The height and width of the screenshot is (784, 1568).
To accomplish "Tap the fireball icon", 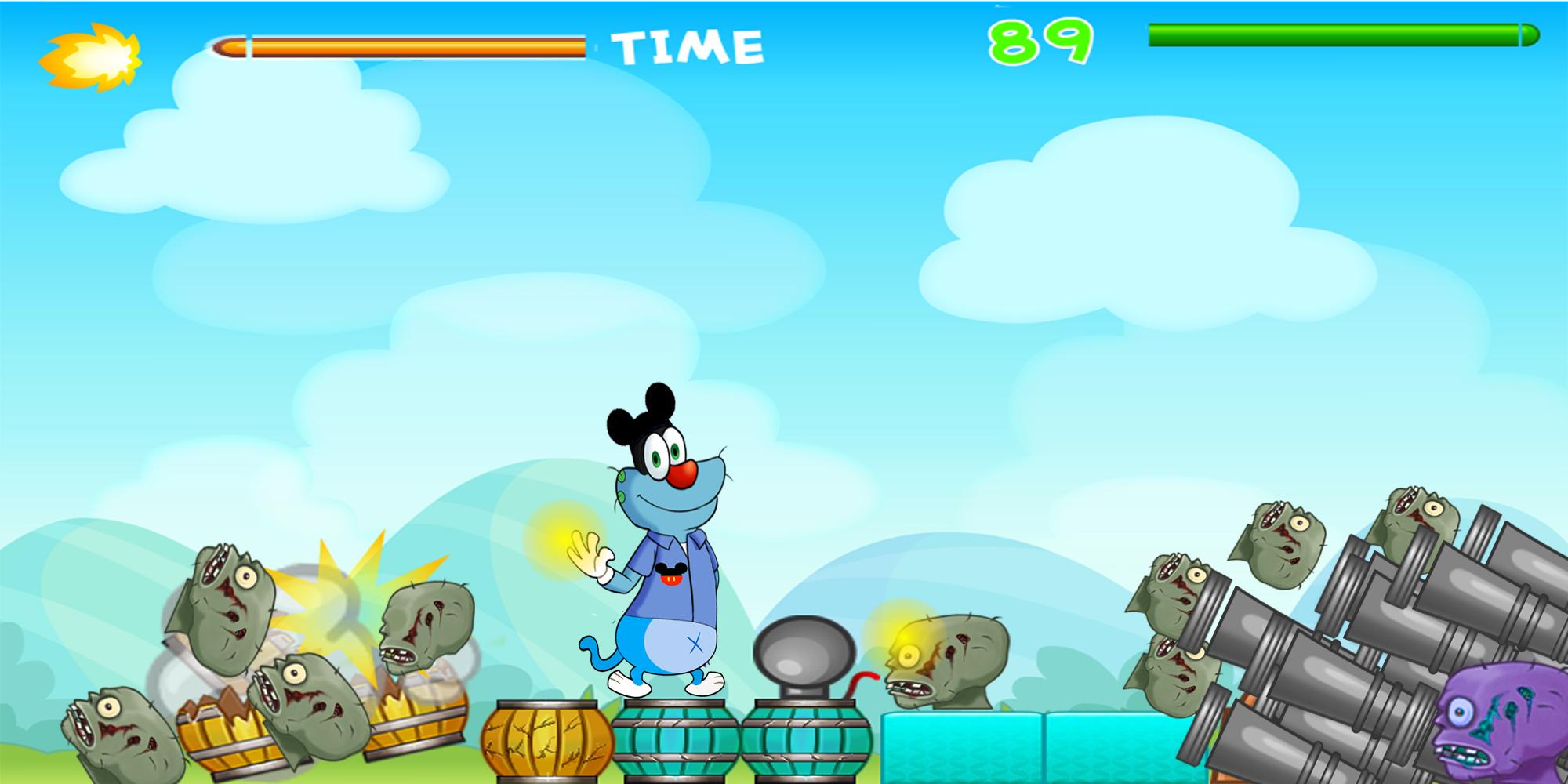I will pos(92,56).
